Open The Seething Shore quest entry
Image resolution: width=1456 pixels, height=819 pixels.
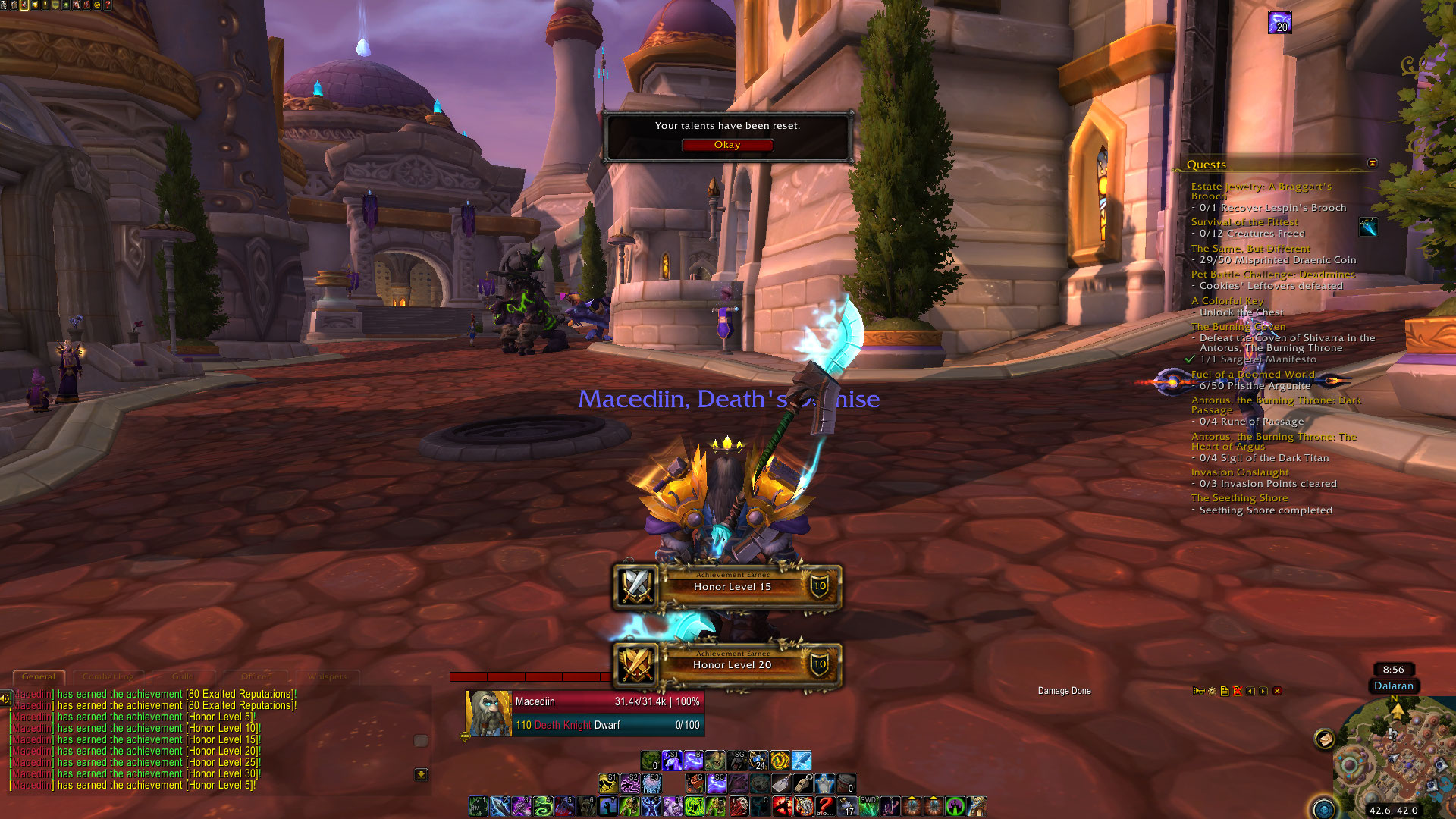(x=1239, y=498)
